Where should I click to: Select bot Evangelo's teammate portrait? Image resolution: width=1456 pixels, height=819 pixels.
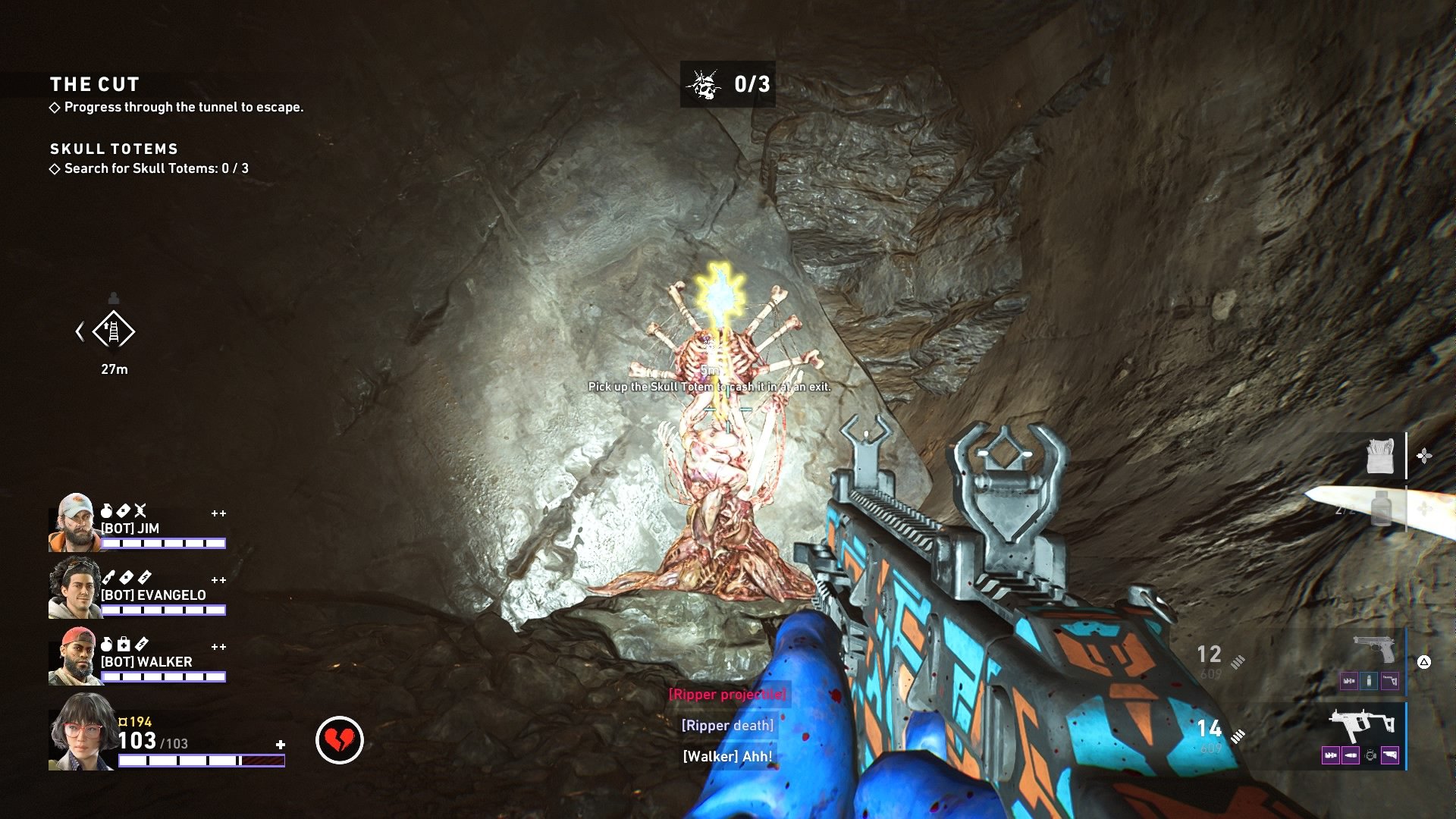tap(74, 588)
